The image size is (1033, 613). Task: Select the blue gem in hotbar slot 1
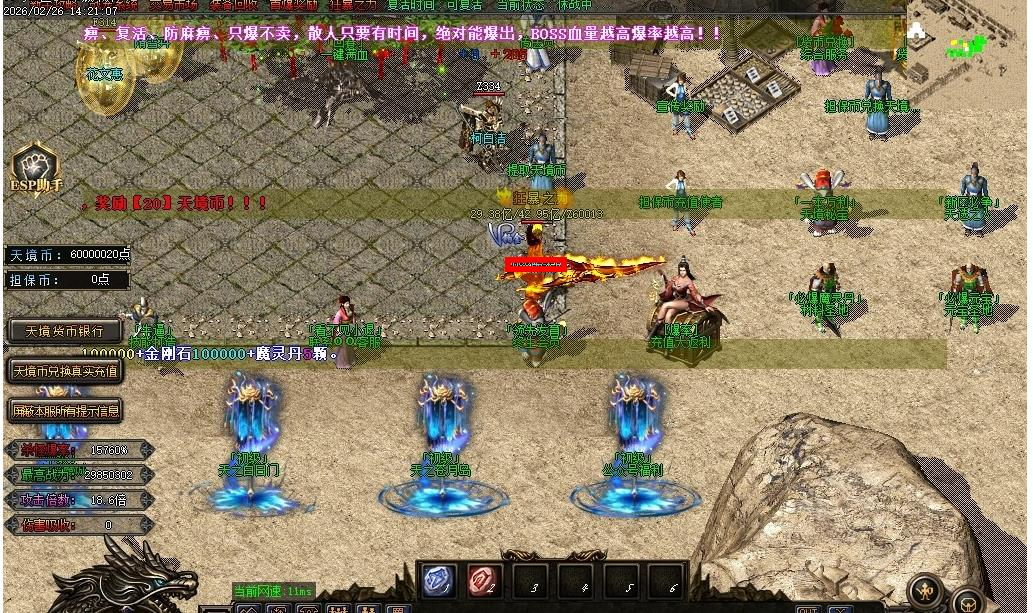click(440, 581)
